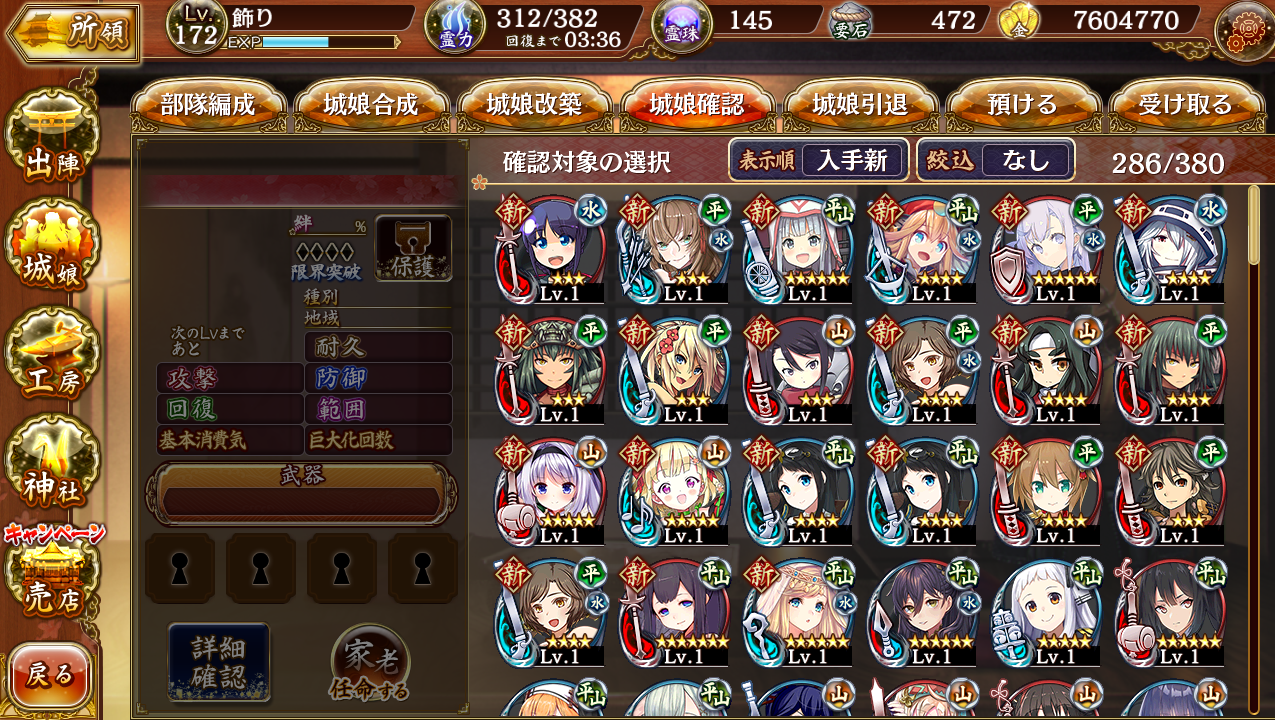Open the 城娘改築 tab

click(534, 105)
